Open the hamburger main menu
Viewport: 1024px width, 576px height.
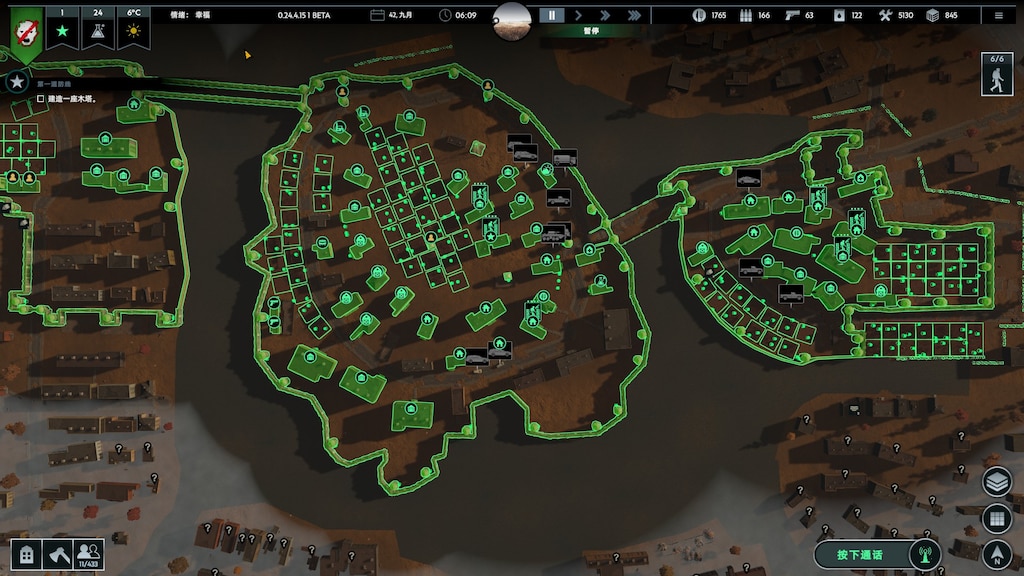pos(998,15)
